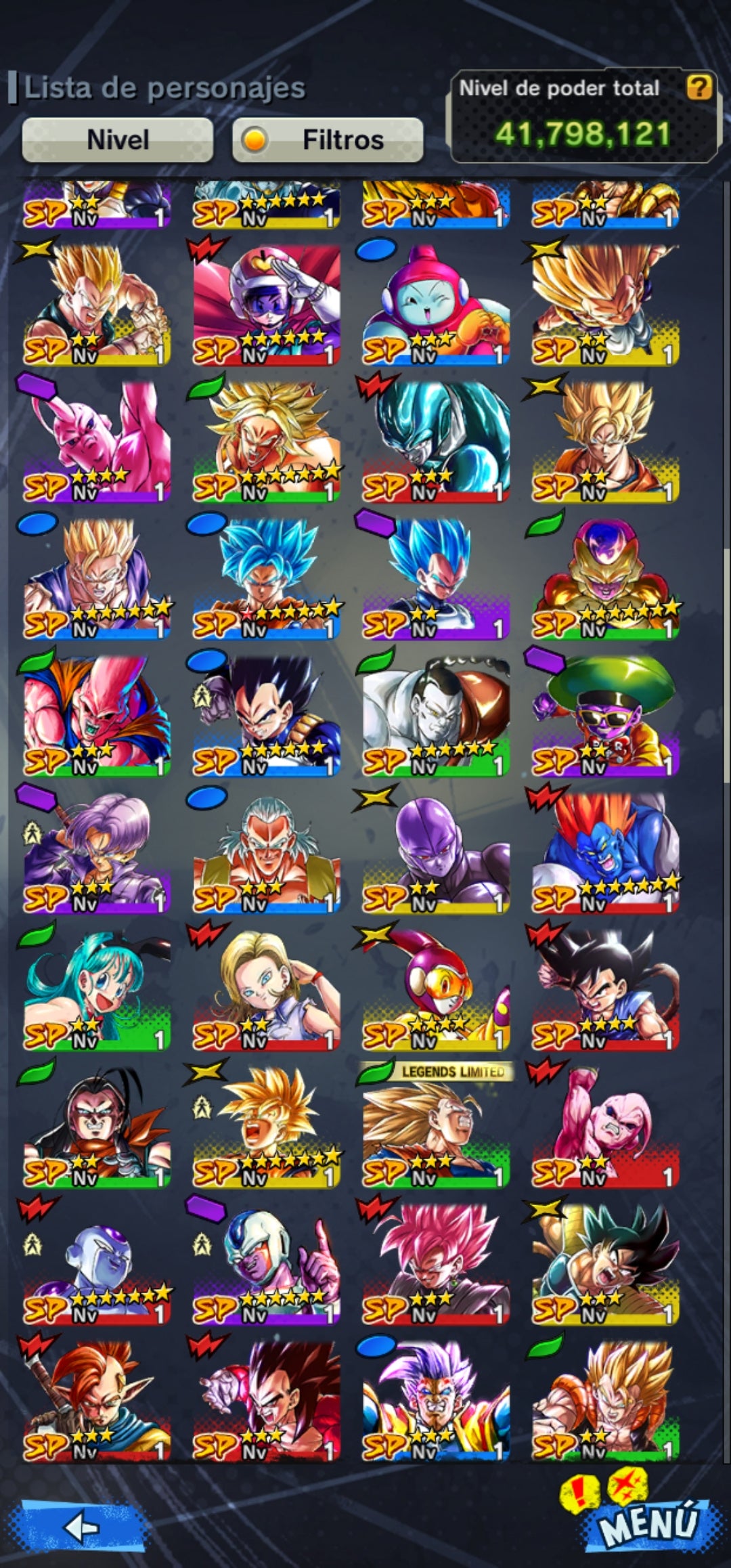Select the Legends Limited Super Saiyan 3 card
Viewport: 731px width, 1568px height.
tap(435, 1129)
